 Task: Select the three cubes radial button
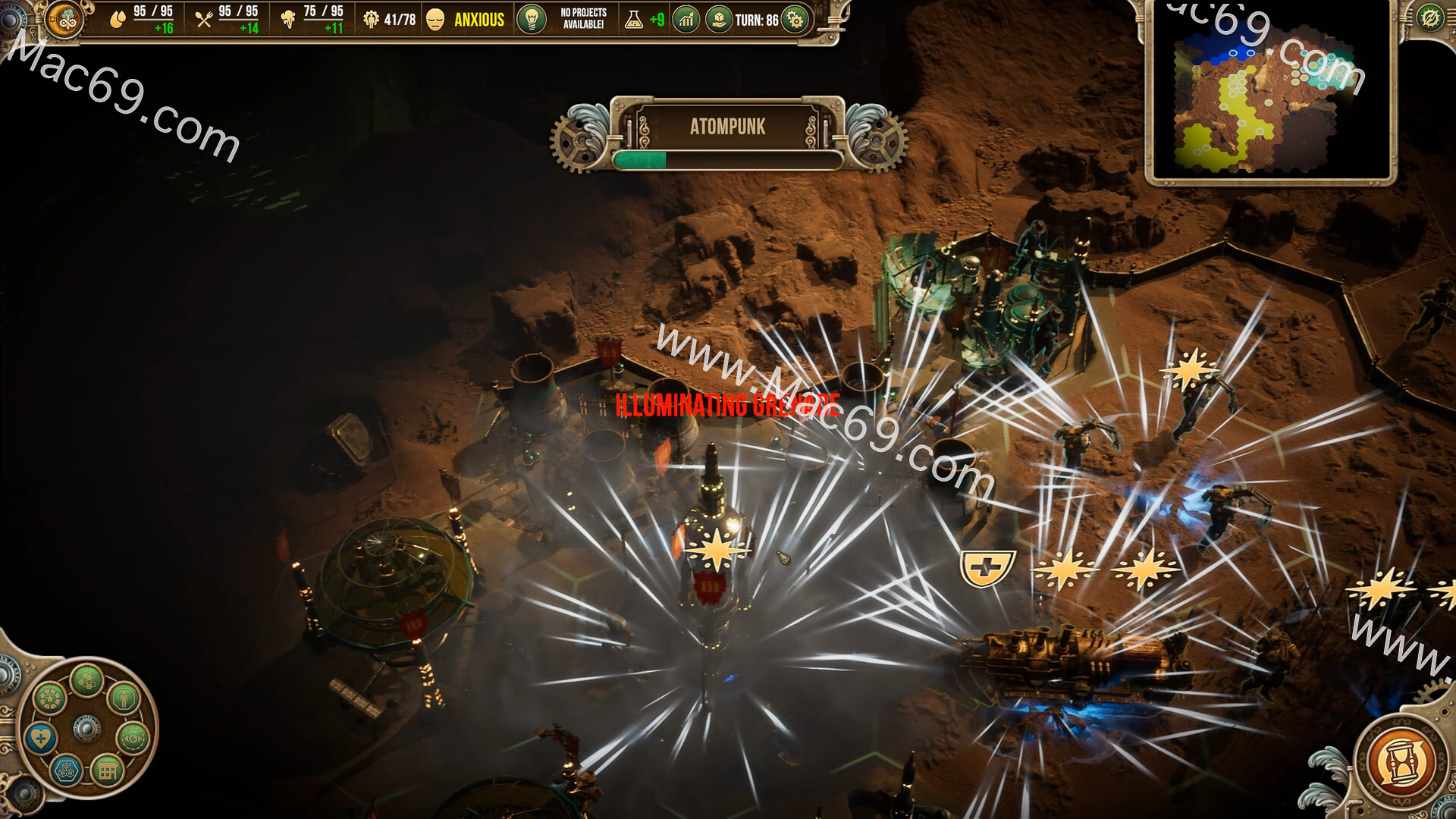pyautogui.click(x=67, y=771)
